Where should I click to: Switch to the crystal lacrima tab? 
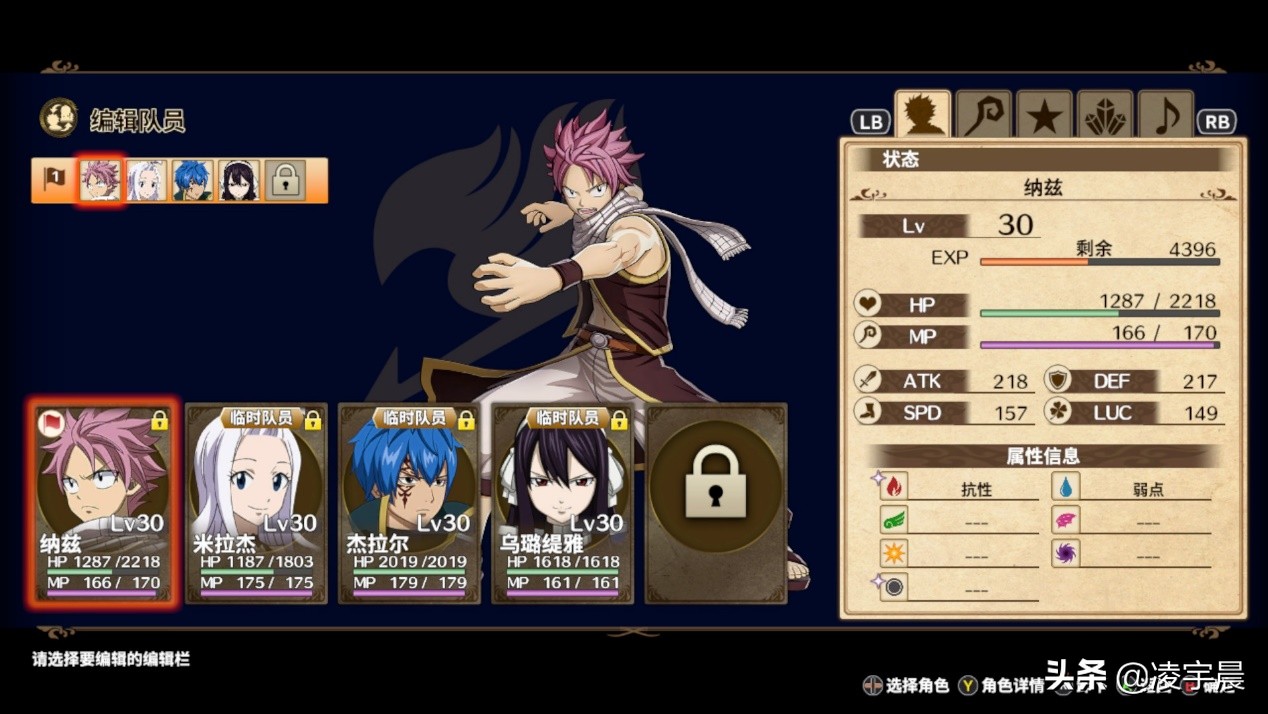(x=1105, y=116)
